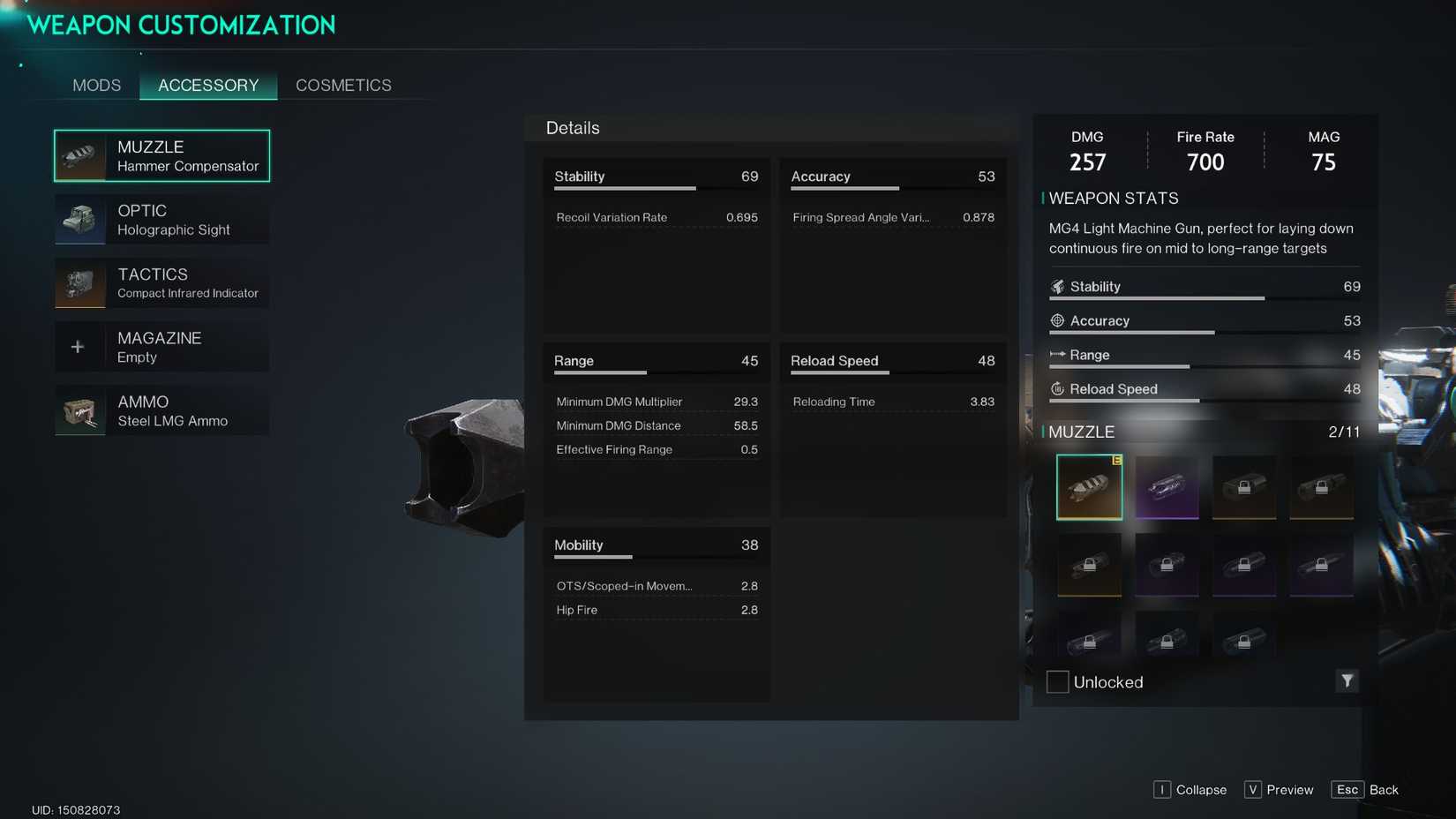Viewport: 1456px width, 819px height.
Task: Click the Accuracy crosshair icon
Action: point(1057,320)
